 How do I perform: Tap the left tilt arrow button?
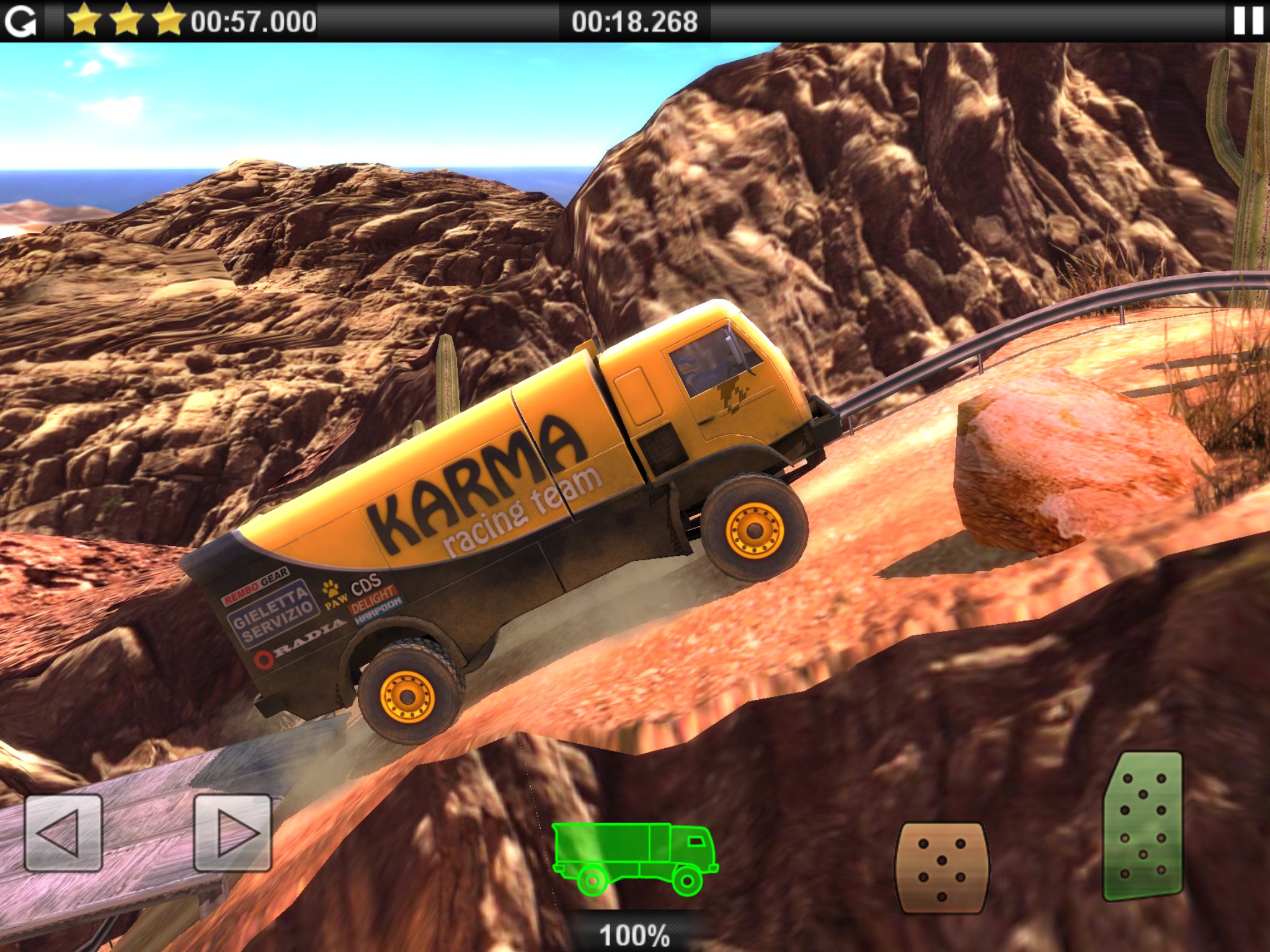(63, 833)
